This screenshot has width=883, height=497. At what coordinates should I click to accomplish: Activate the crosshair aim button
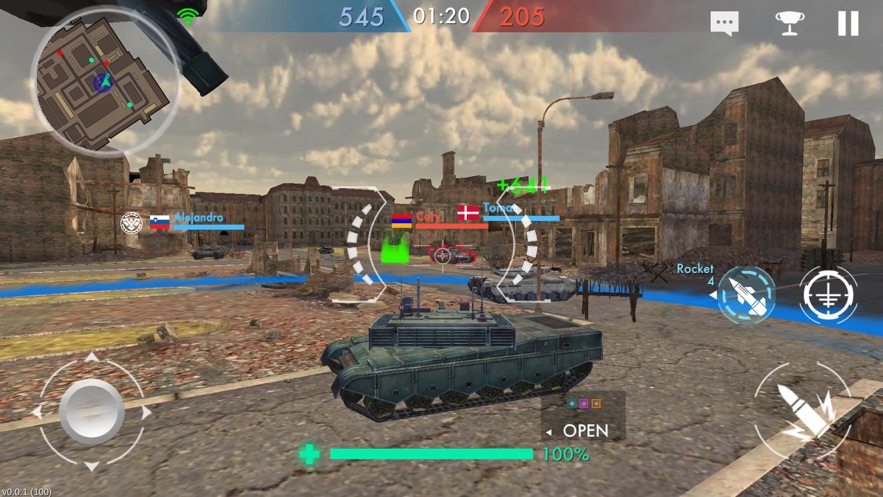828,295
